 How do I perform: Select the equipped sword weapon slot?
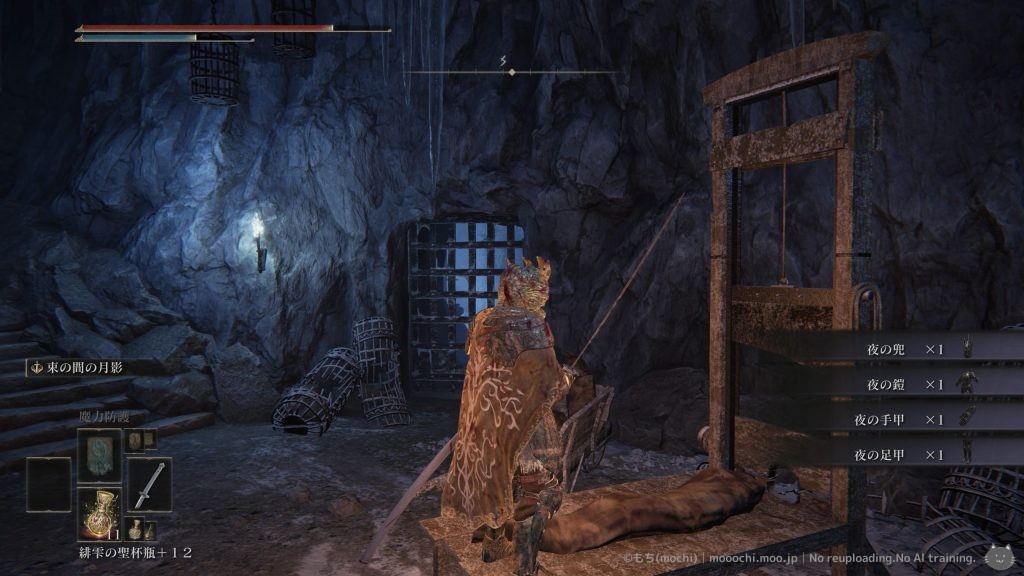click(148, 484)
